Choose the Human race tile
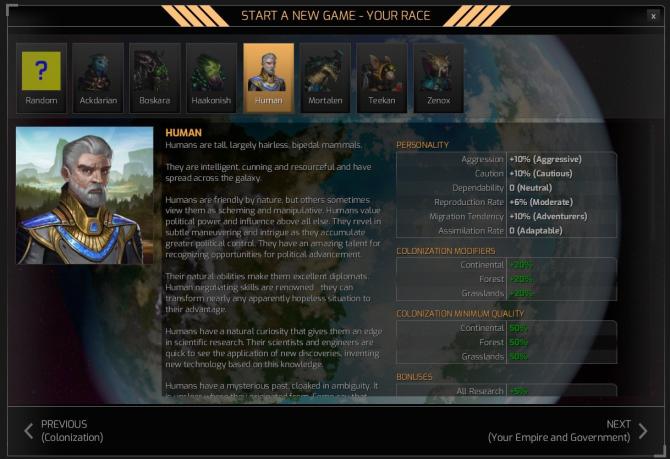 [269, 77]
